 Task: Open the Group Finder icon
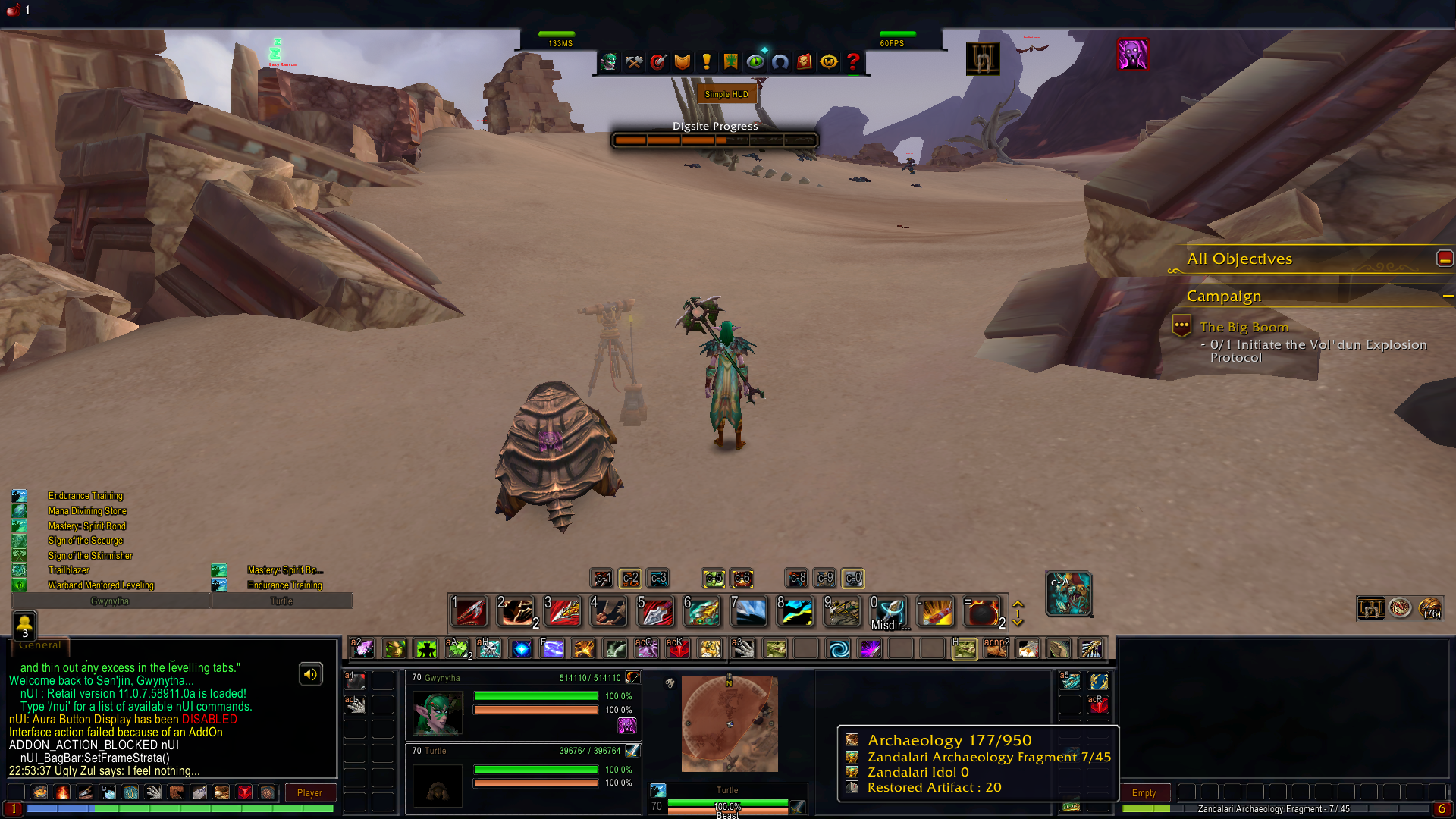(780, 62)
